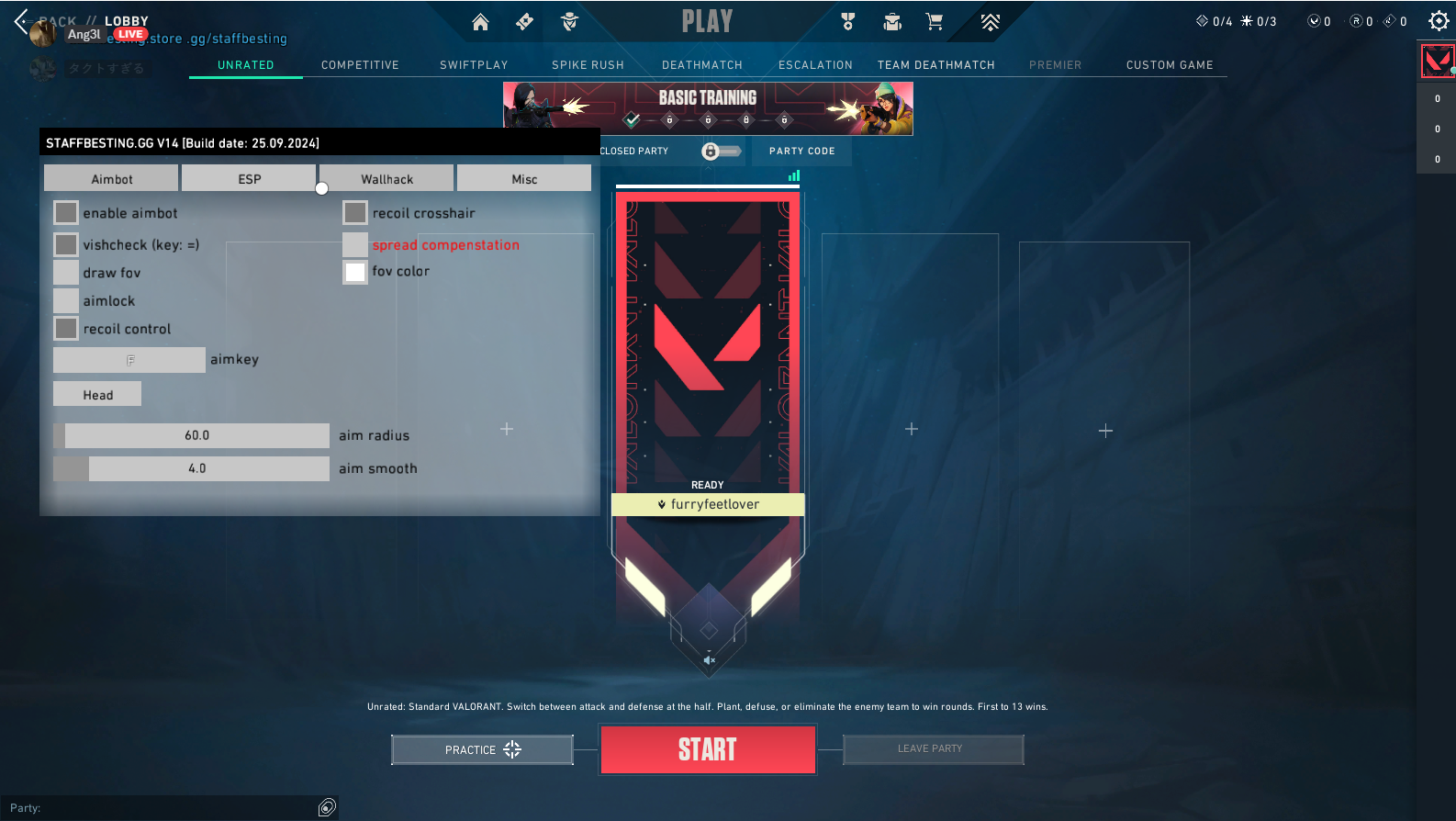The image size is (1456, 821).
Task: Leave the current party
Action: 932,749
